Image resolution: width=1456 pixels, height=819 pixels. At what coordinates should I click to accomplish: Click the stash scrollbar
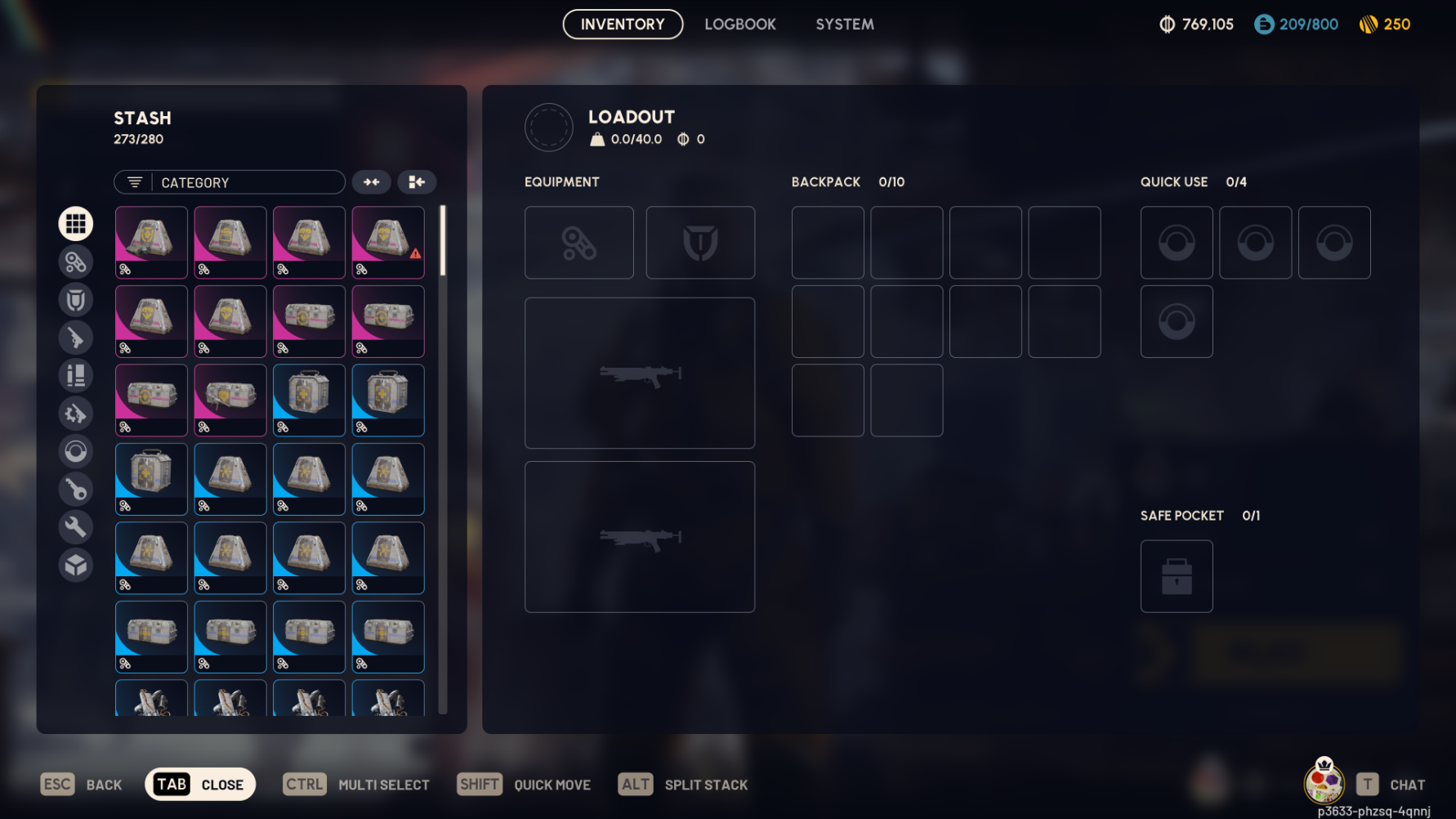(443, 241)
